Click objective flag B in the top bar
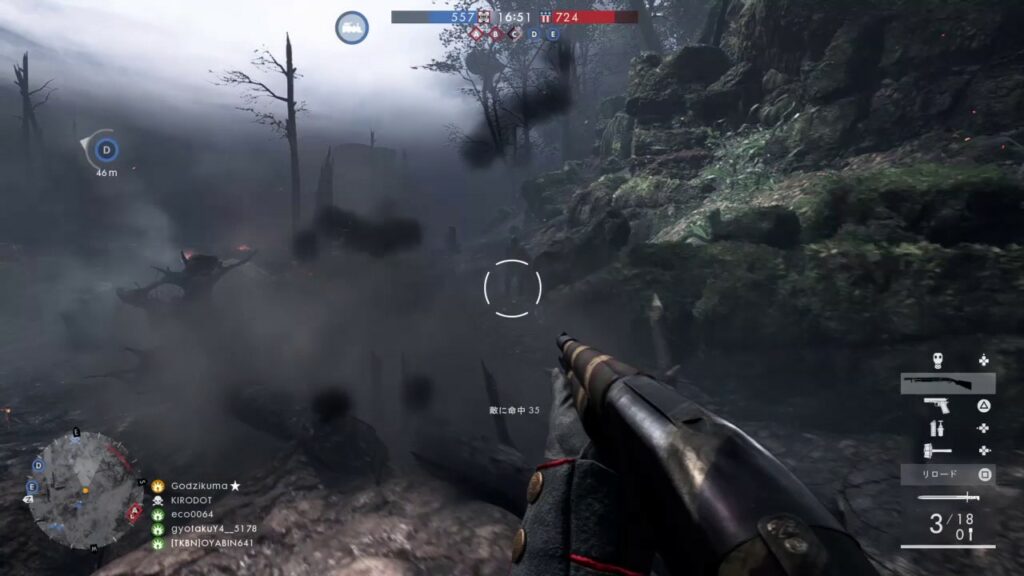Image resolution: width=1024 pixels, height=576 pixels. click(x=496, y=33)
